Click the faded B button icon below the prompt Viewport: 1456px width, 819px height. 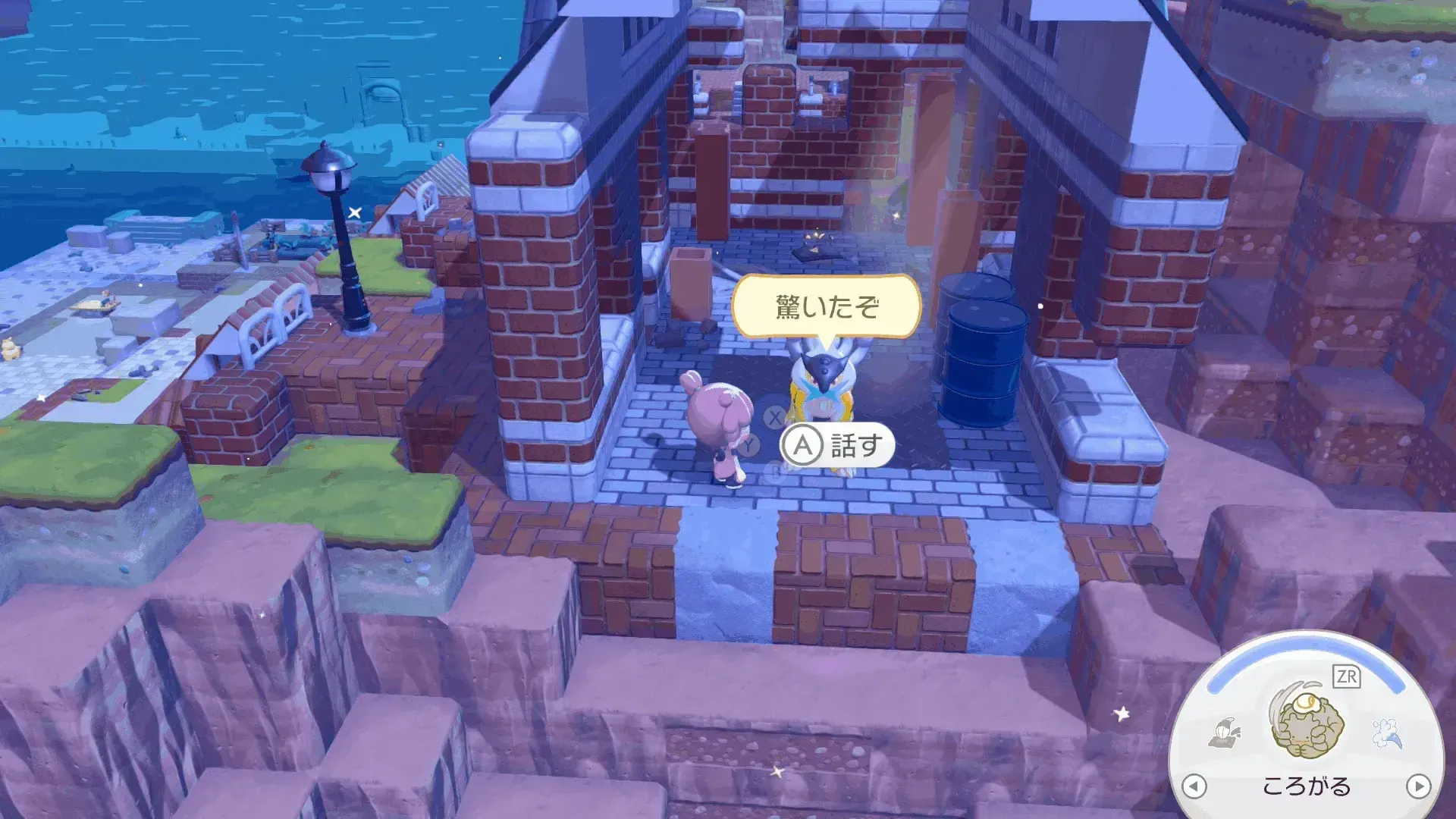[x=773, y=472]
